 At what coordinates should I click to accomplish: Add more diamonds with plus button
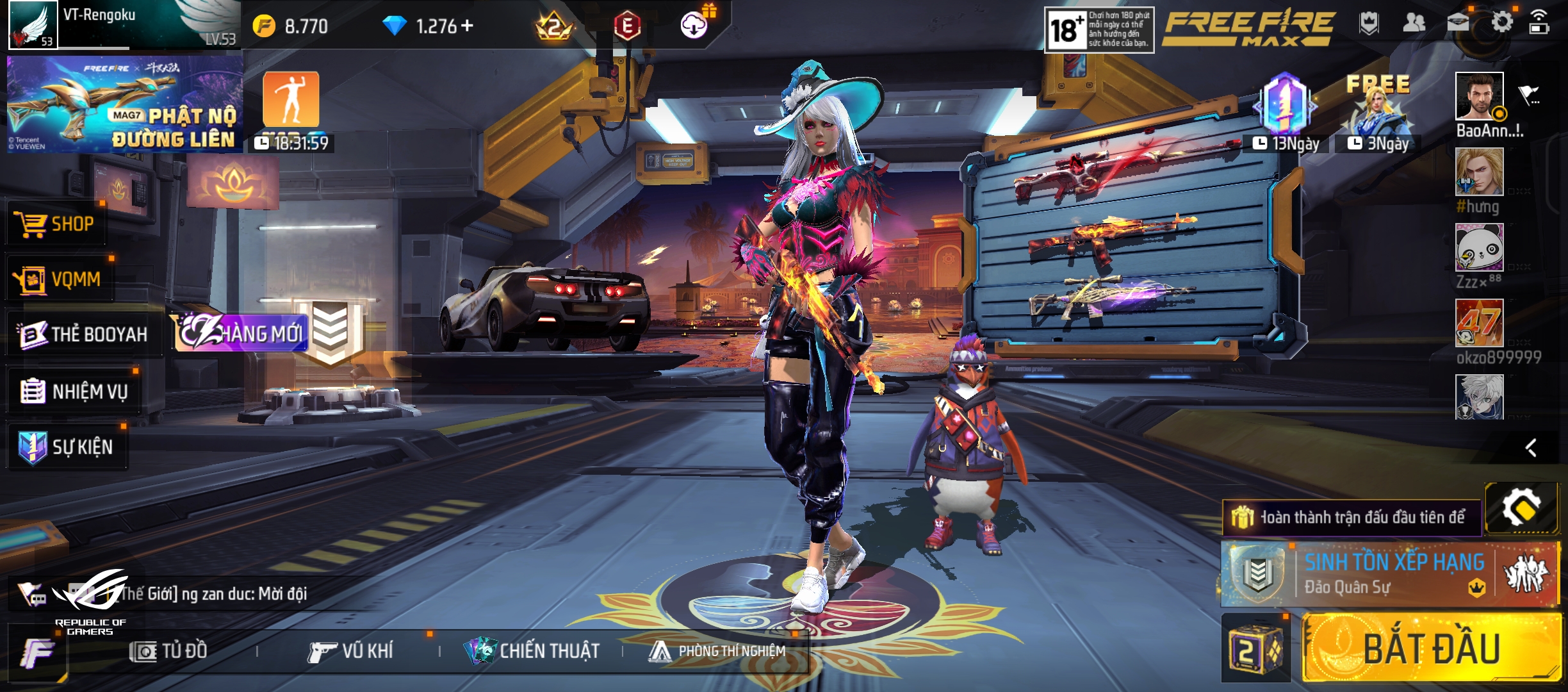tap(467, 26)
